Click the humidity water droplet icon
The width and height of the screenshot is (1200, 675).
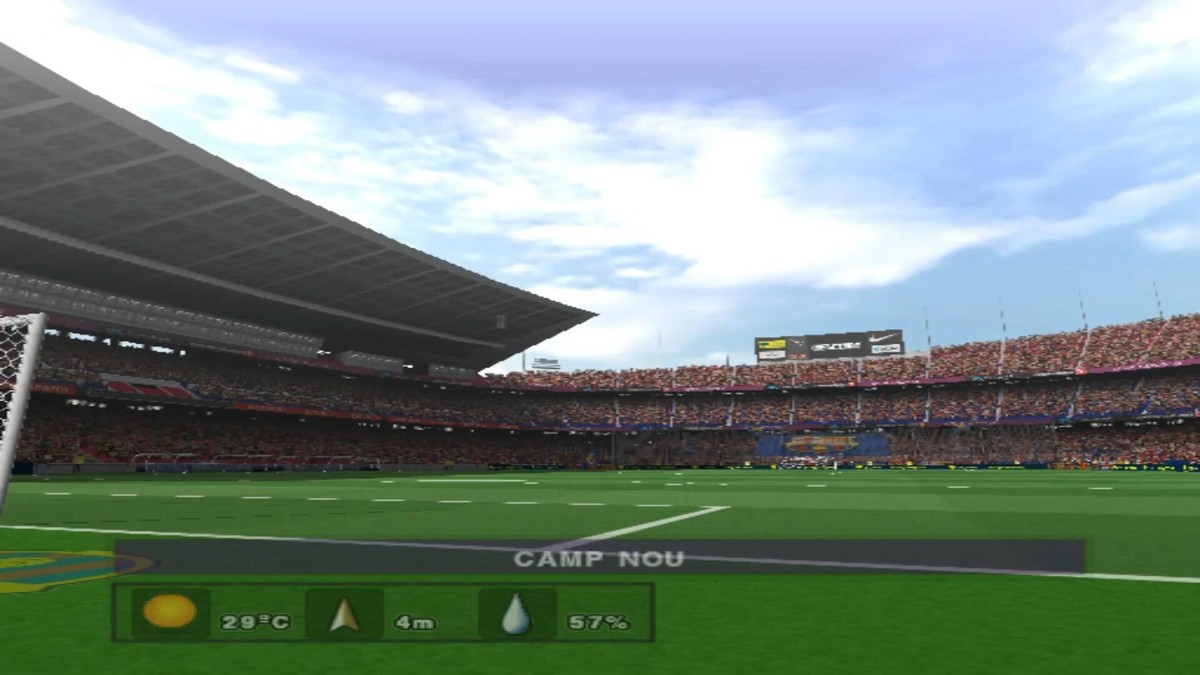coord(516,614)
